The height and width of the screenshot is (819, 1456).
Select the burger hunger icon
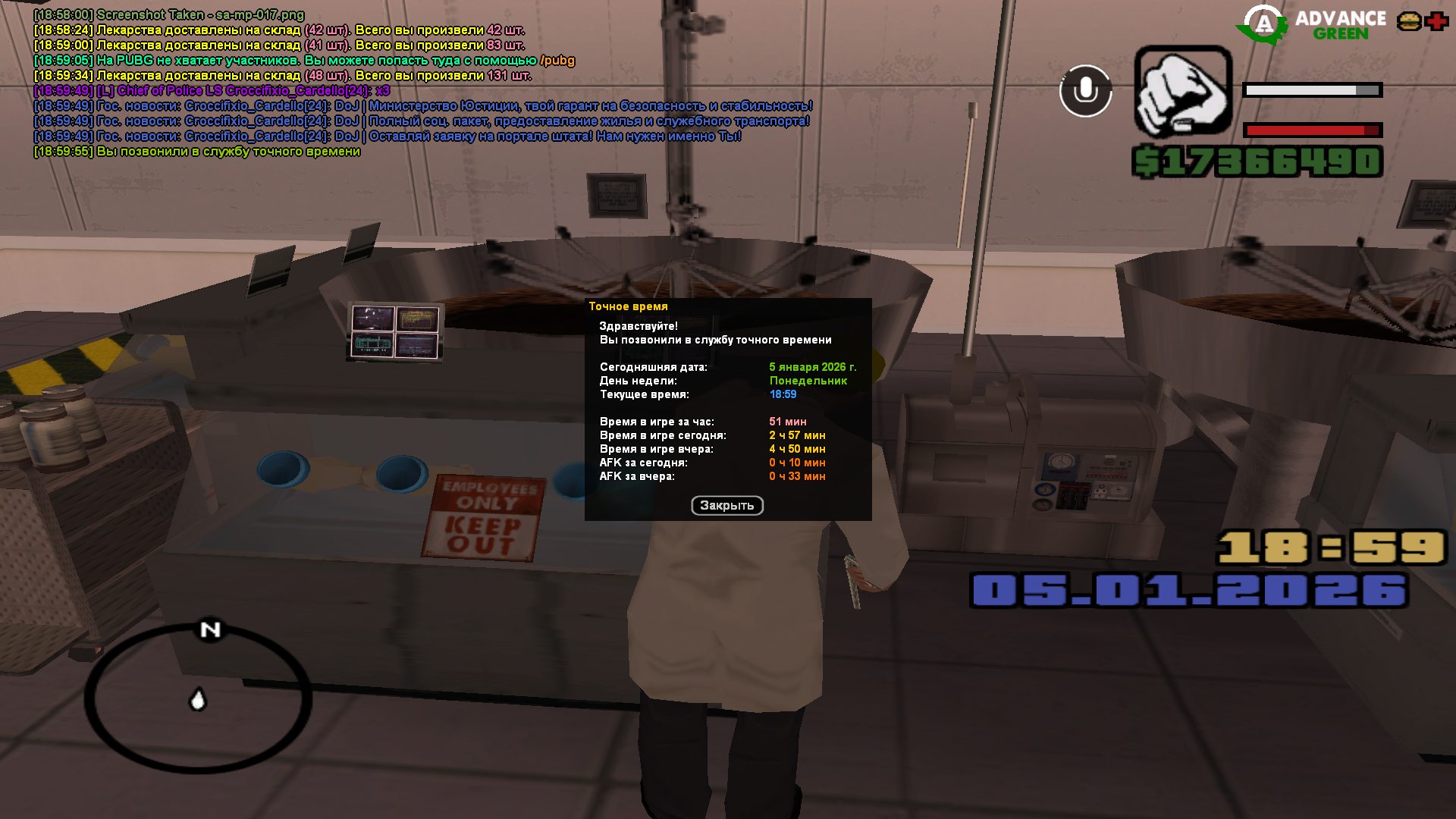pos(1409,21)
